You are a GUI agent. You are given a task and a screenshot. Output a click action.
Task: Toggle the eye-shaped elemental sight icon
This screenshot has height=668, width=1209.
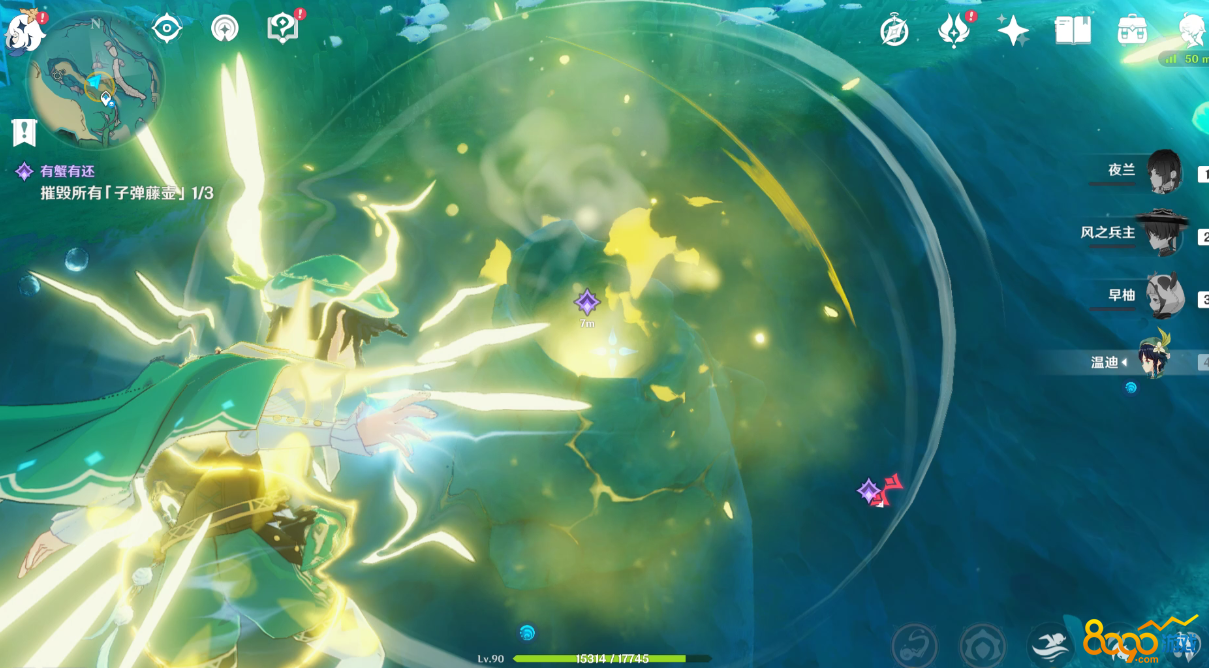click(x=166, y=29)
